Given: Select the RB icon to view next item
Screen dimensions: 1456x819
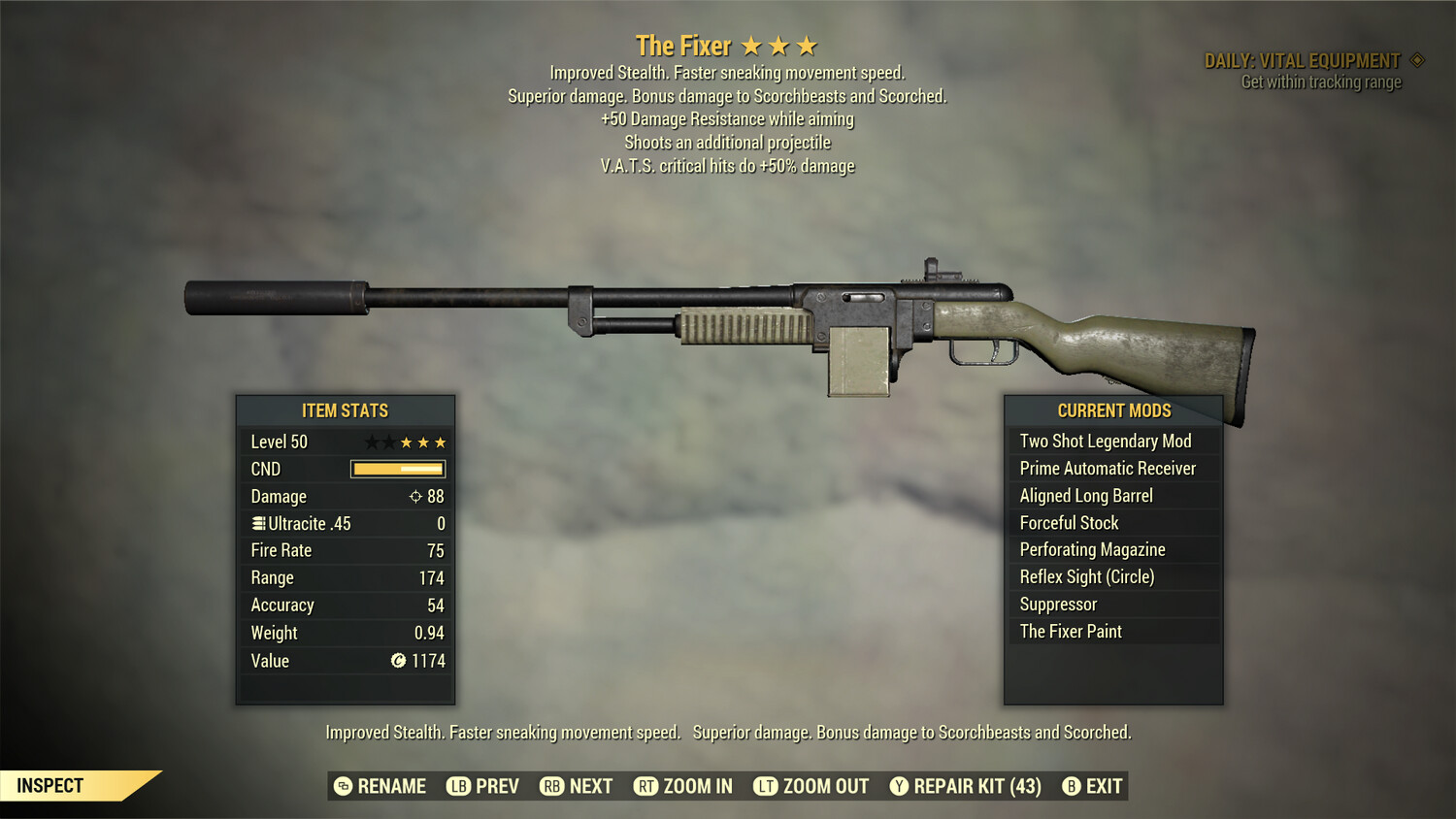Looking at the screenshot, I should point(551,786).
